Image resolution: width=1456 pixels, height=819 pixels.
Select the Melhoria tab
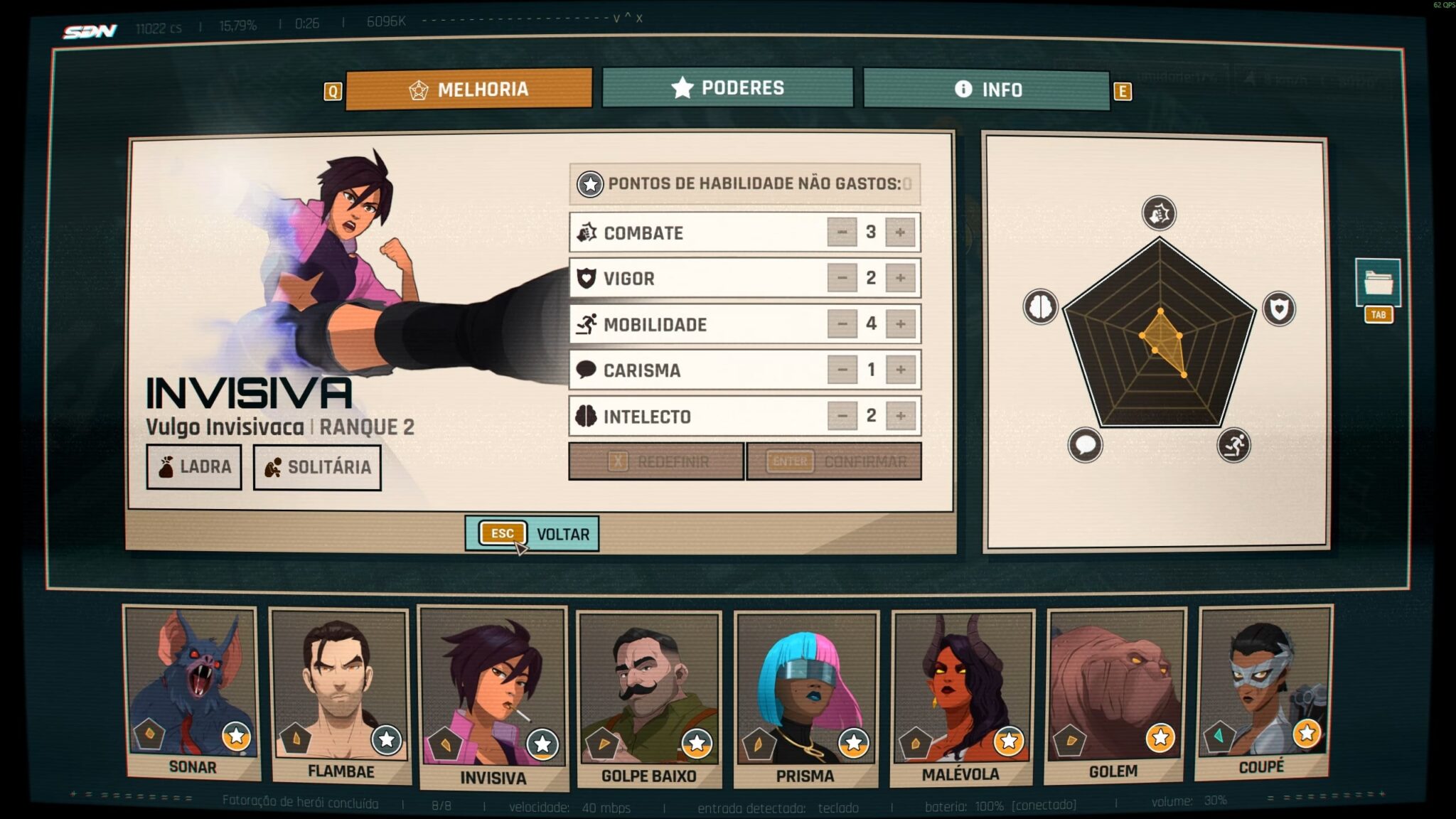469,89
